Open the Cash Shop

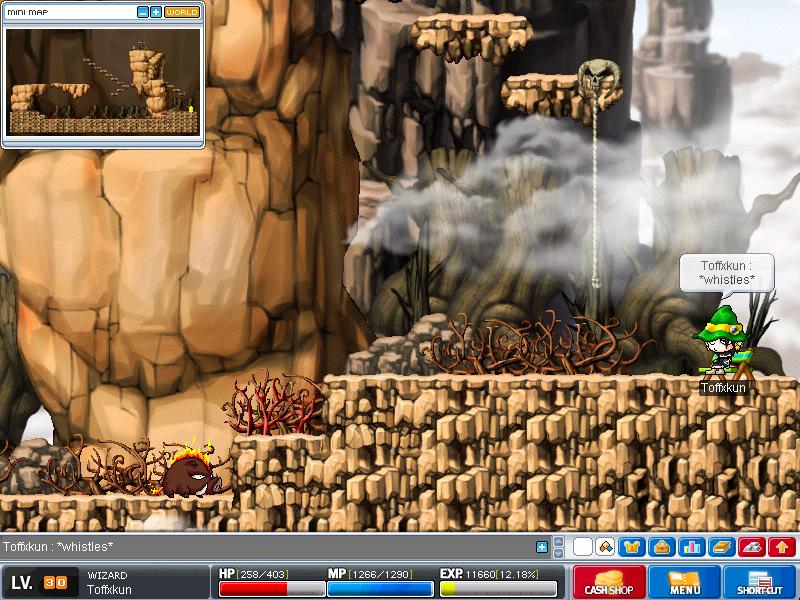[609, 582]
